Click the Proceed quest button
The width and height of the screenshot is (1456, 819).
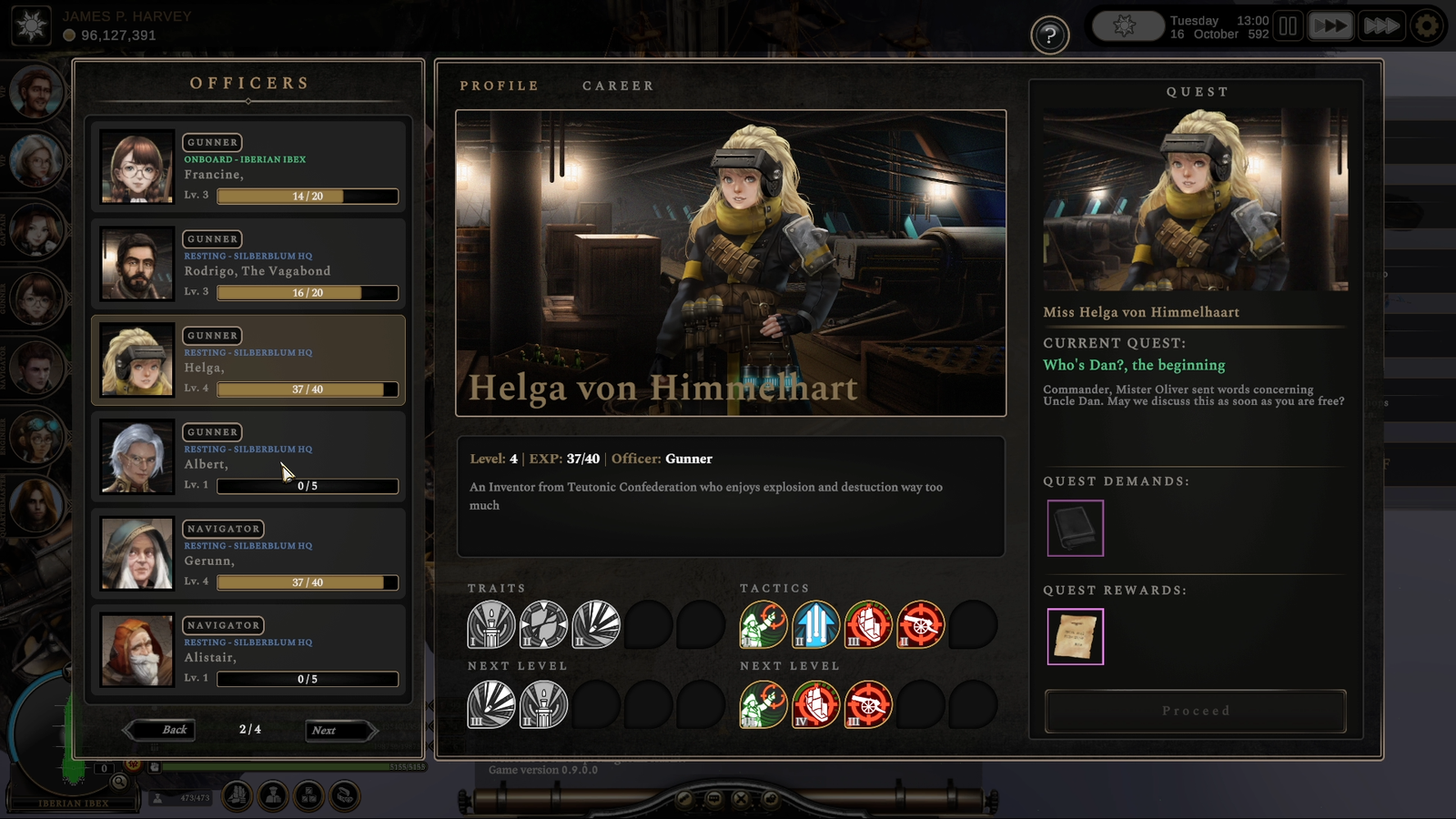[1195, 711]
